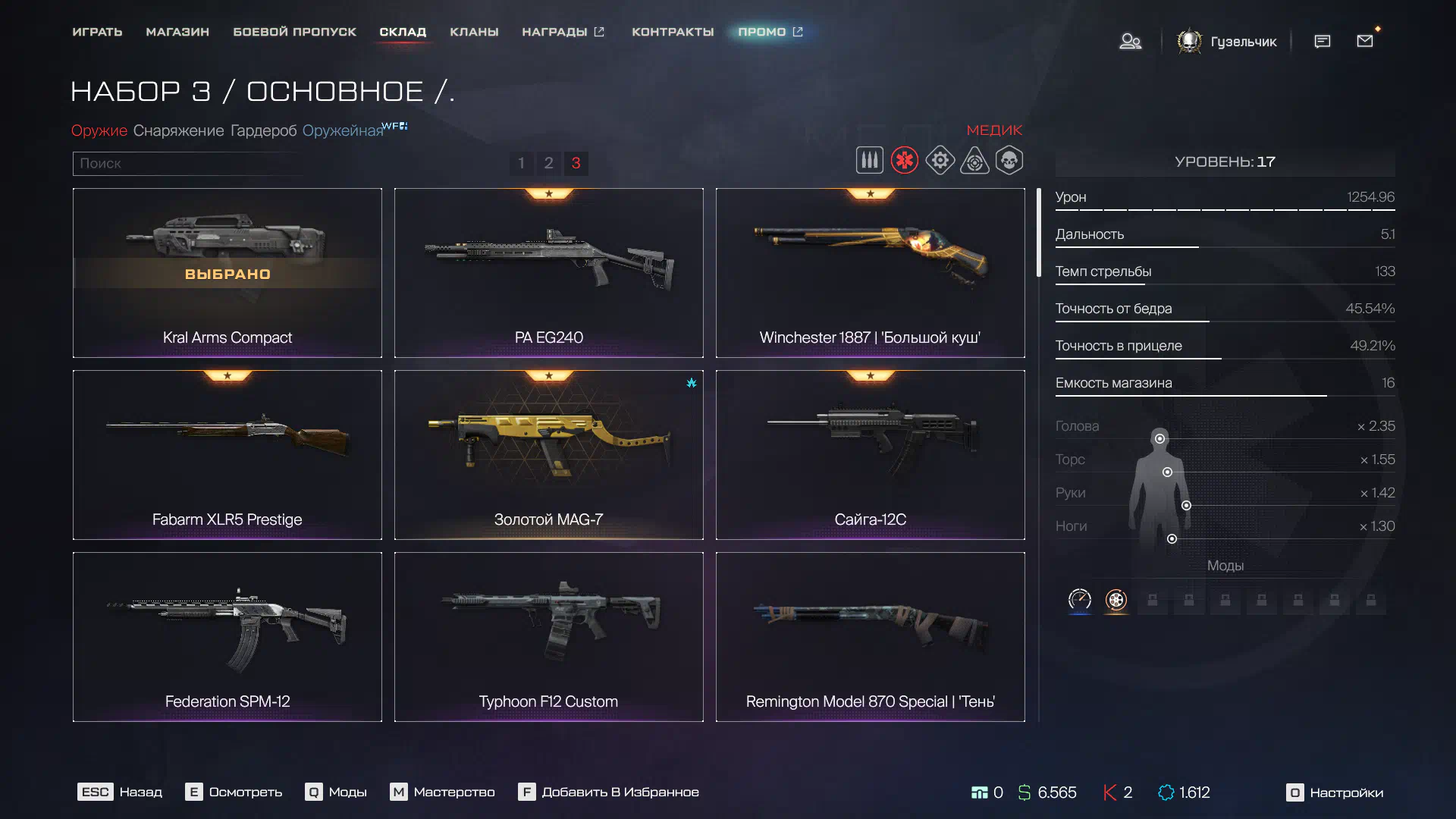Switch to the Снаряжение tab
The width and height of the screenshot is (1456, 819).
(178, 130)
